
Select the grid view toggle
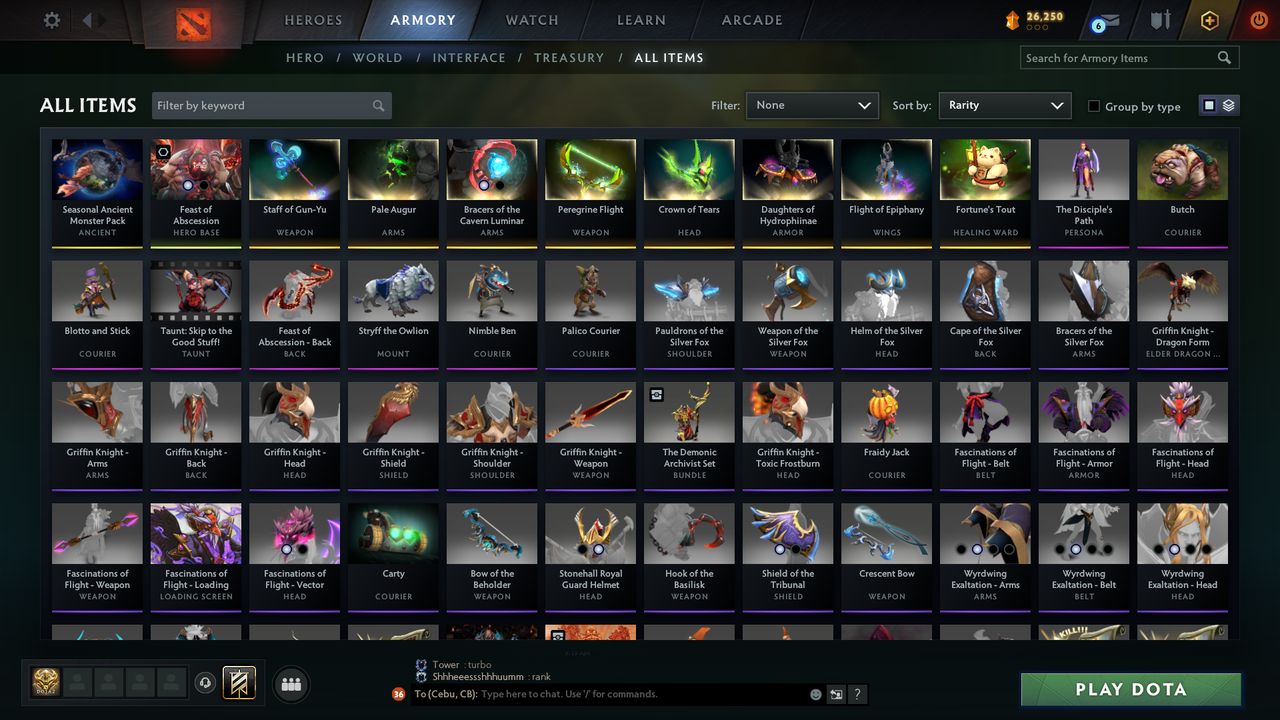coord(1211,104)
